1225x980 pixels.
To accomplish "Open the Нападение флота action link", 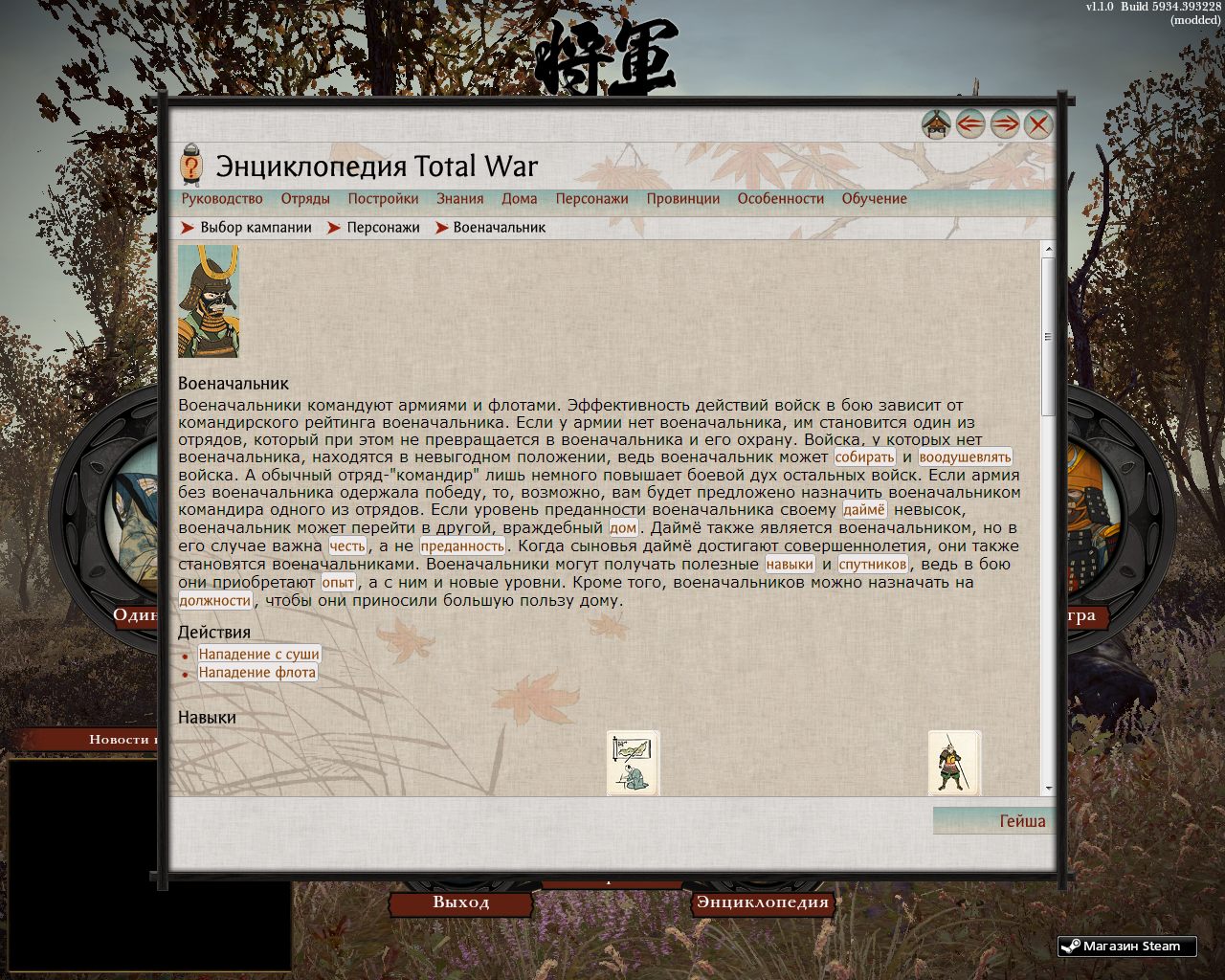I will point(256,672).
